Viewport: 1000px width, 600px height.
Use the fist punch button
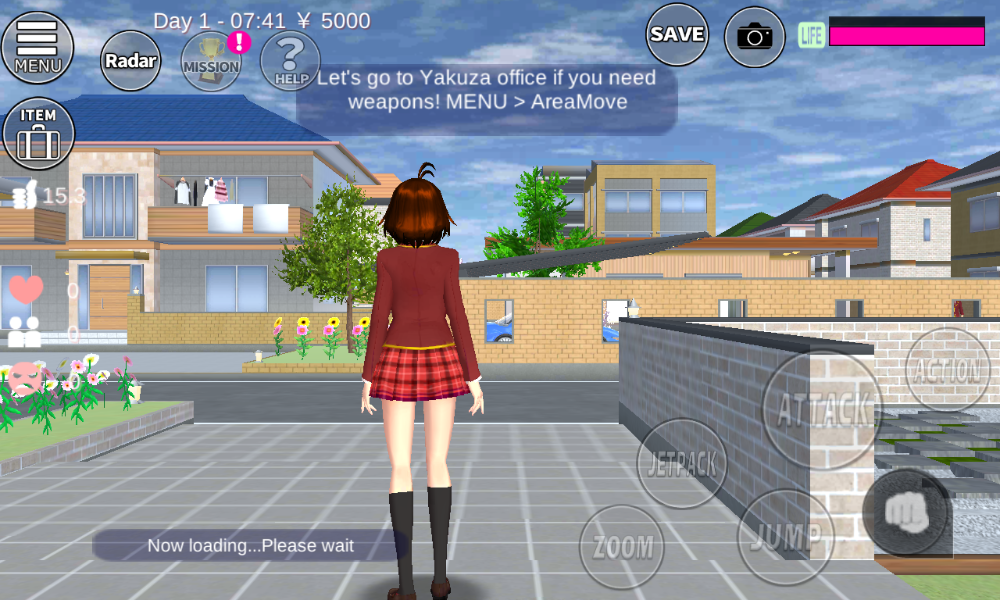click(x=906, y=512)
